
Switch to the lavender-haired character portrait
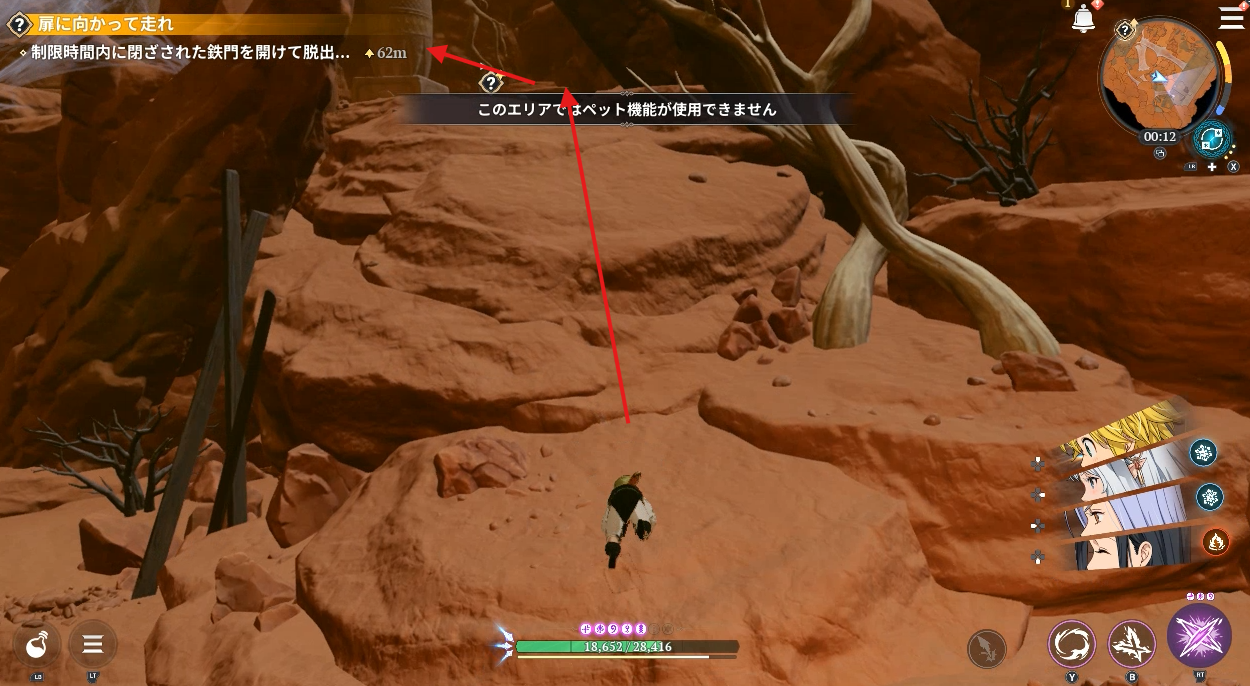1120,512
